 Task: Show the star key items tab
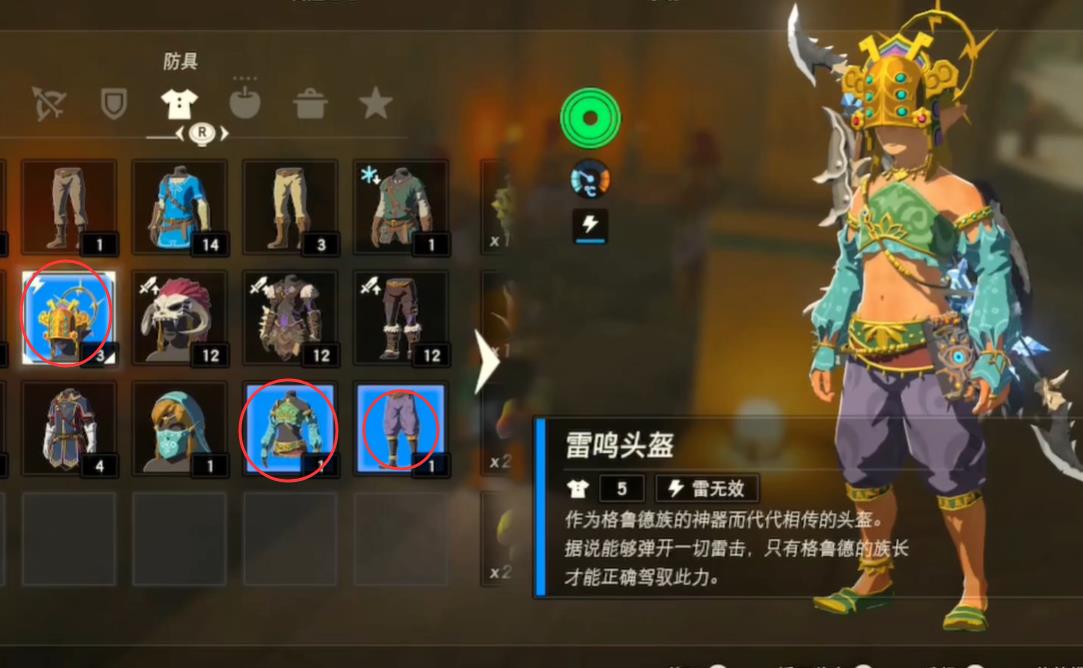coord(376,103)
